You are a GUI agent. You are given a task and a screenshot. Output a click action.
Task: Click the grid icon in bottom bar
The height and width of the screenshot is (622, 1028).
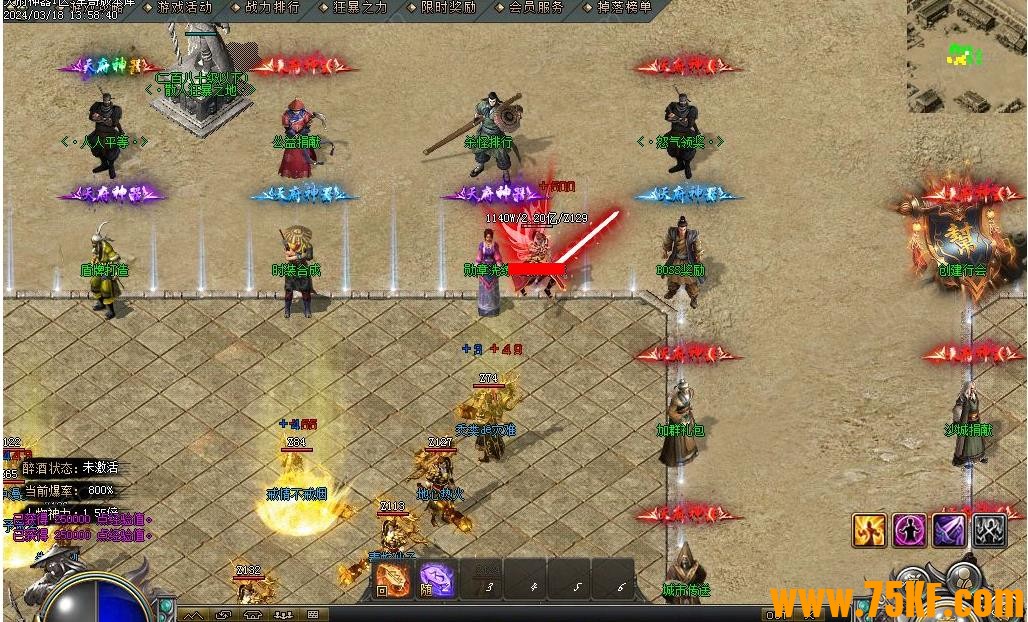click(313, 614)
